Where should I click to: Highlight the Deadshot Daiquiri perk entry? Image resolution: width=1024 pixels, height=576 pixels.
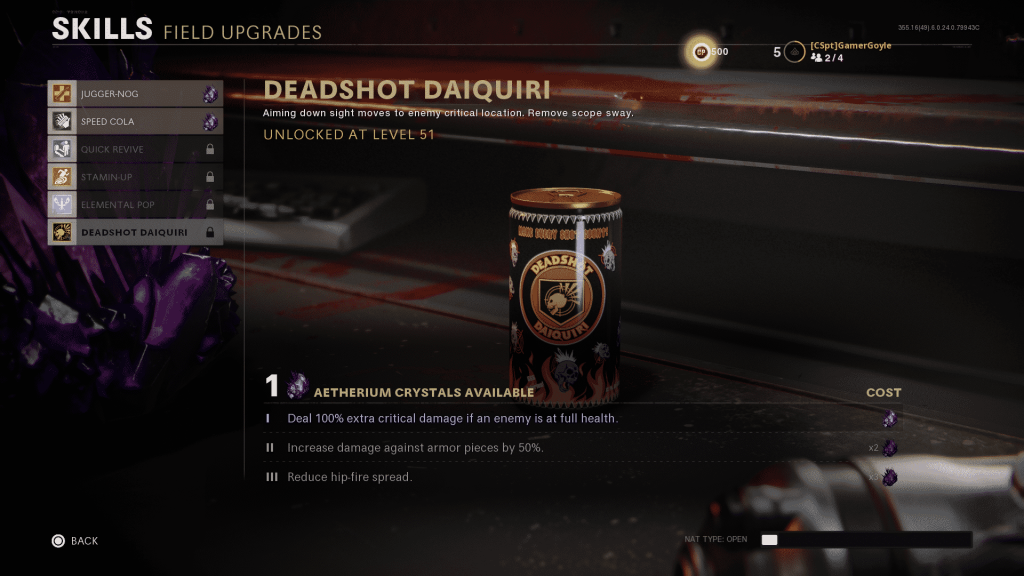134,232
